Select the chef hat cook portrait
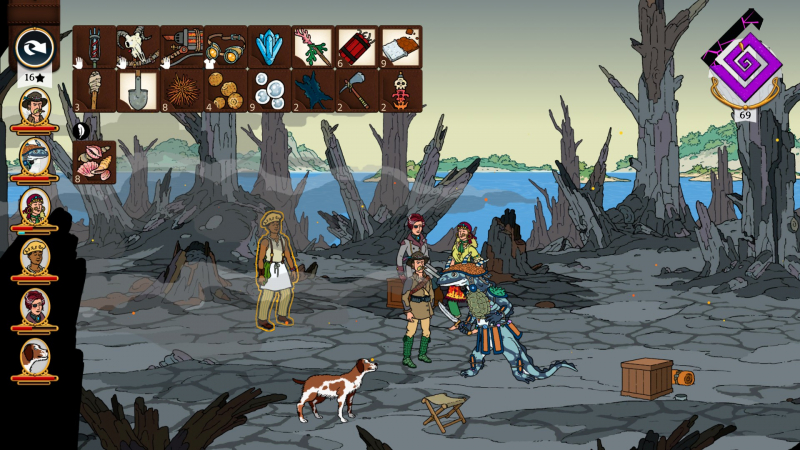This screenshot has height=450, width=800. [x=35, y=259]
